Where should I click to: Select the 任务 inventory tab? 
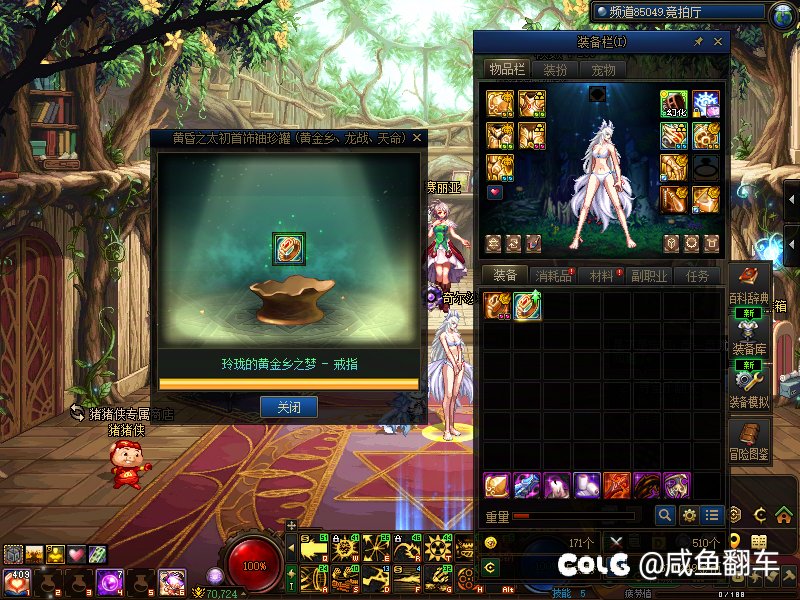click(x=697, y=275)
